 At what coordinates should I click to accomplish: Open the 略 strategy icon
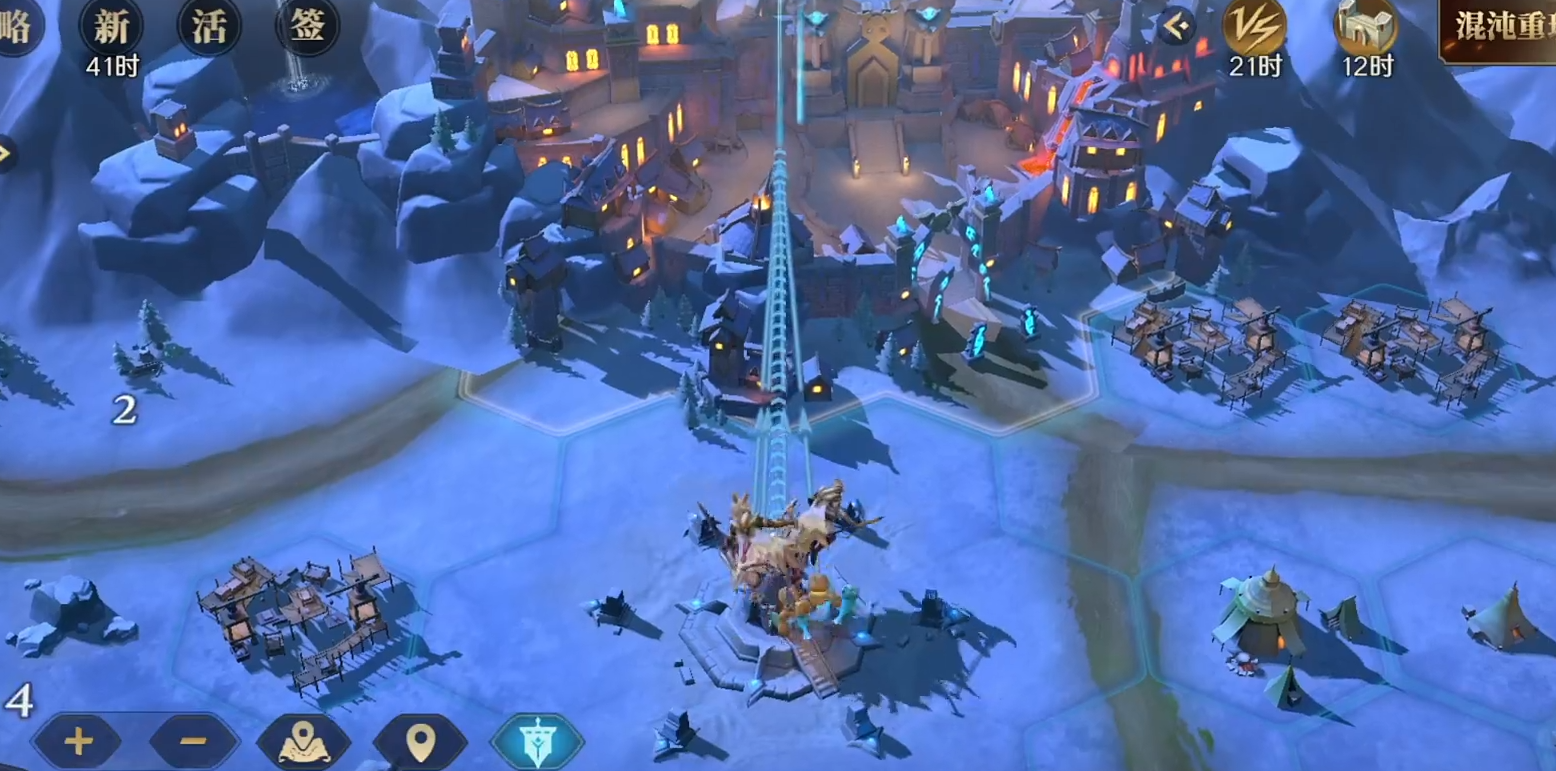coord(17,27)
